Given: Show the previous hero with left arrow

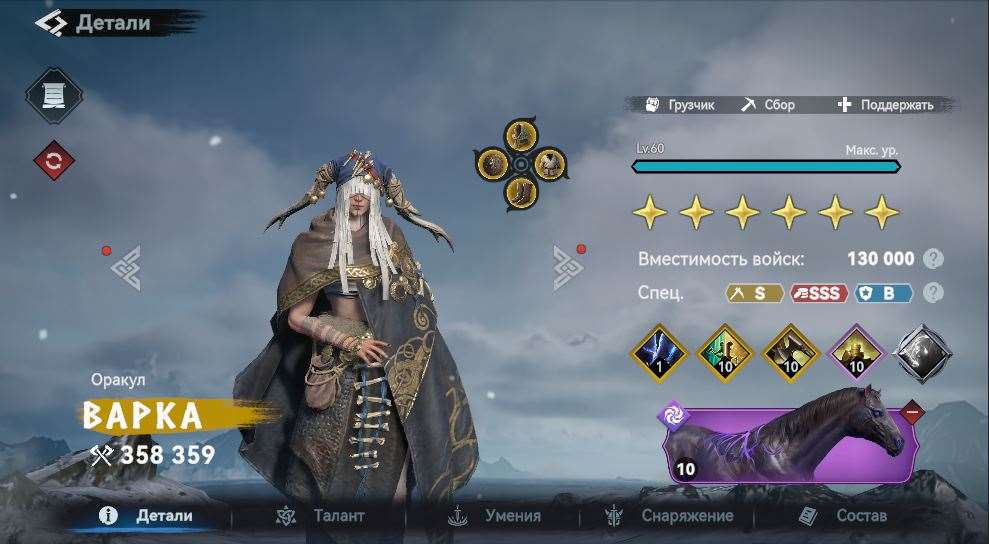Looking at the screenshot, I should coord(125,266).
